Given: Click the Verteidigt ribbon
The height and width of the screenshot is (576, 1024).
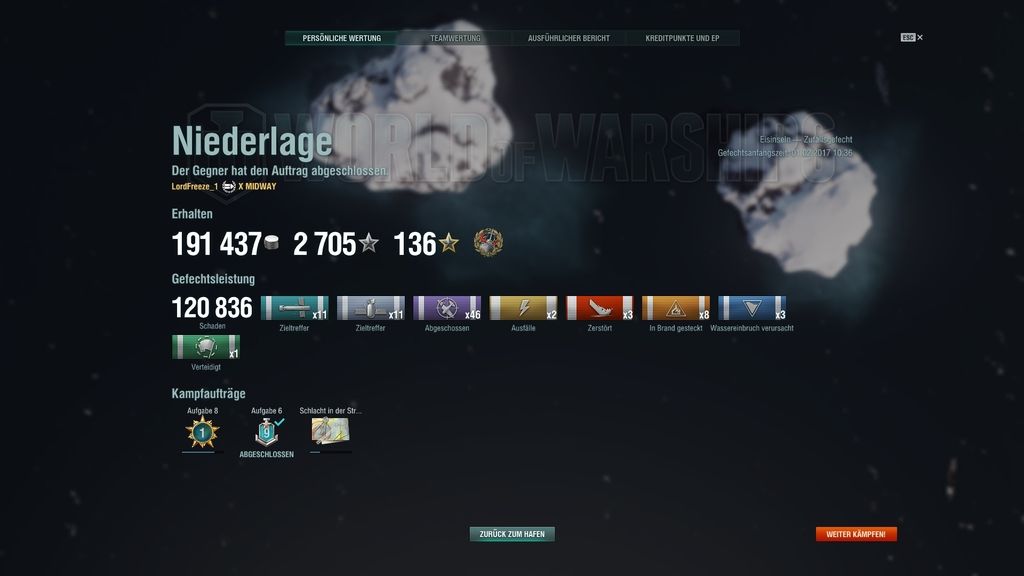Looking at the screenshot, I should [205, 347].
